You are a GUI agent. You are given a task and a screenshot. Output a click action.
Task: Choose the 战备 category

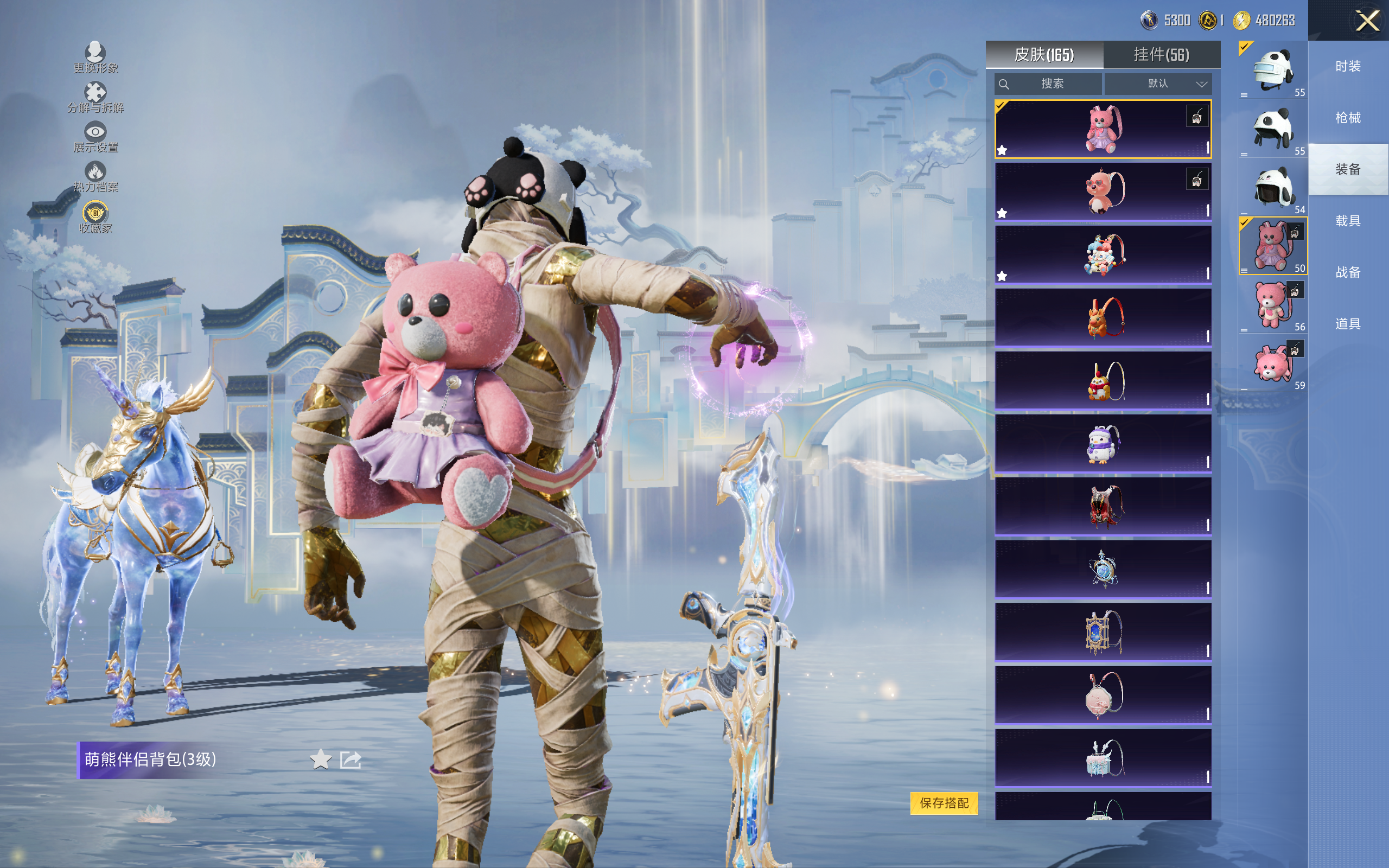click(x=1348, y=272)
